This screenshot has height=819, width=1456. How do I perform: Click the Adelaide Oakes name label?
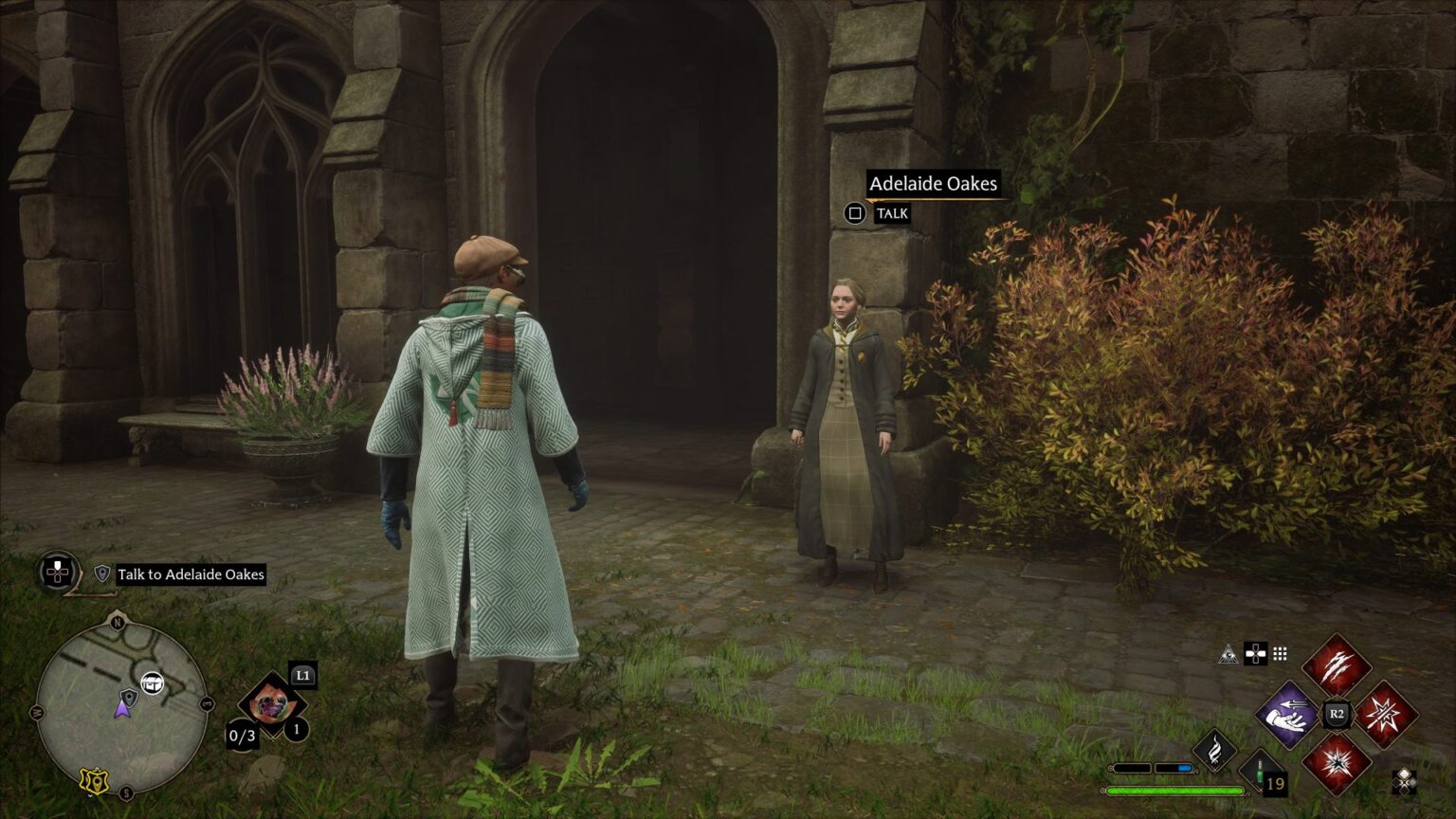933,184
